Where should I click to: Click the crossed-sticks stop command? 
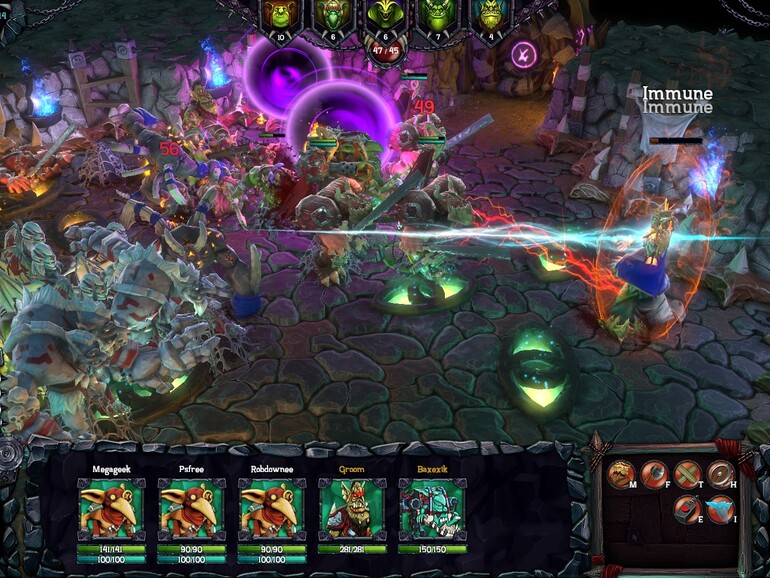(x=688, y=473)
